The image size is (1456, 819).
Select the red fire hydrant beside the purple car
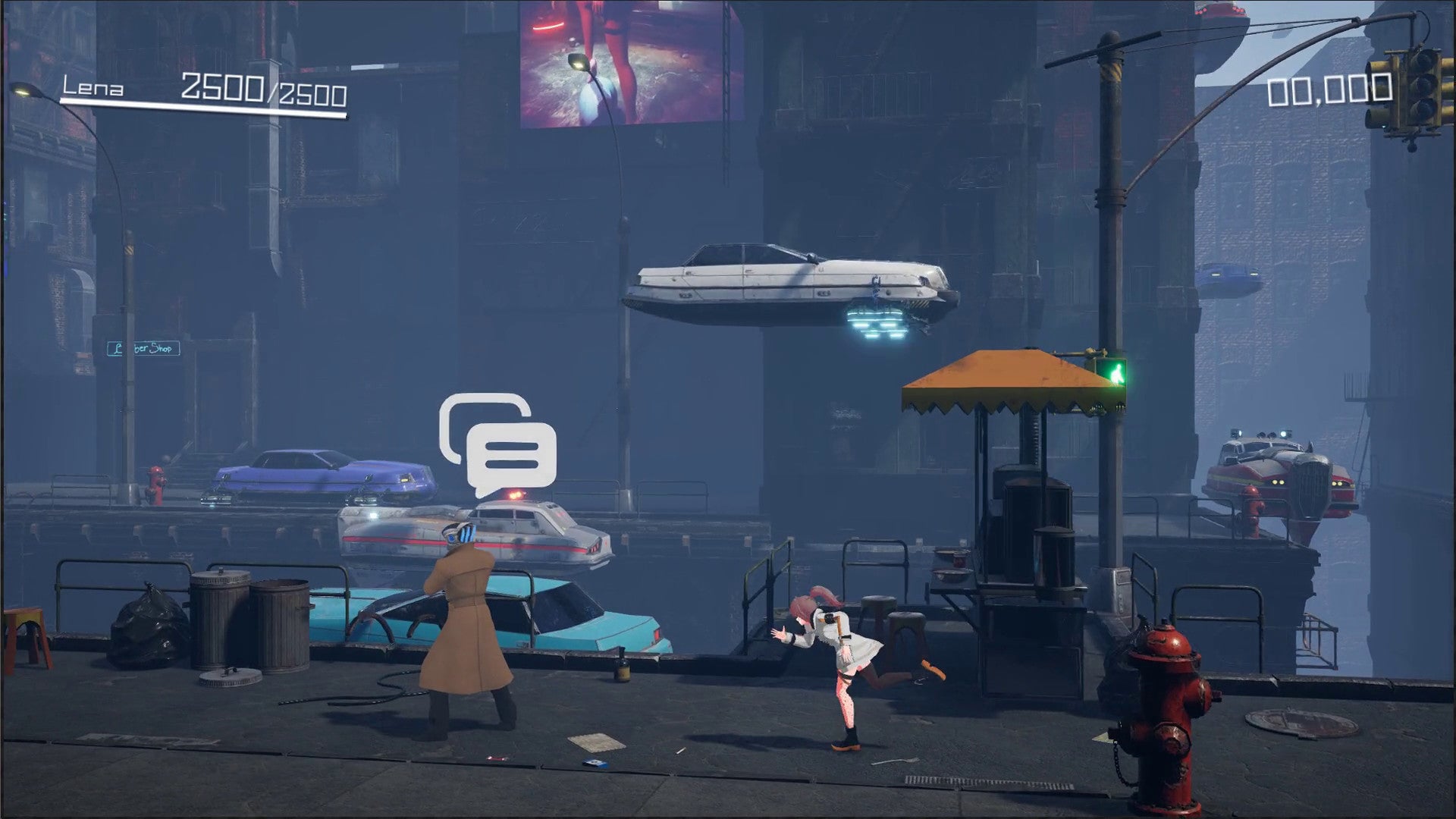pyautogui.click(x=155, y=485)
